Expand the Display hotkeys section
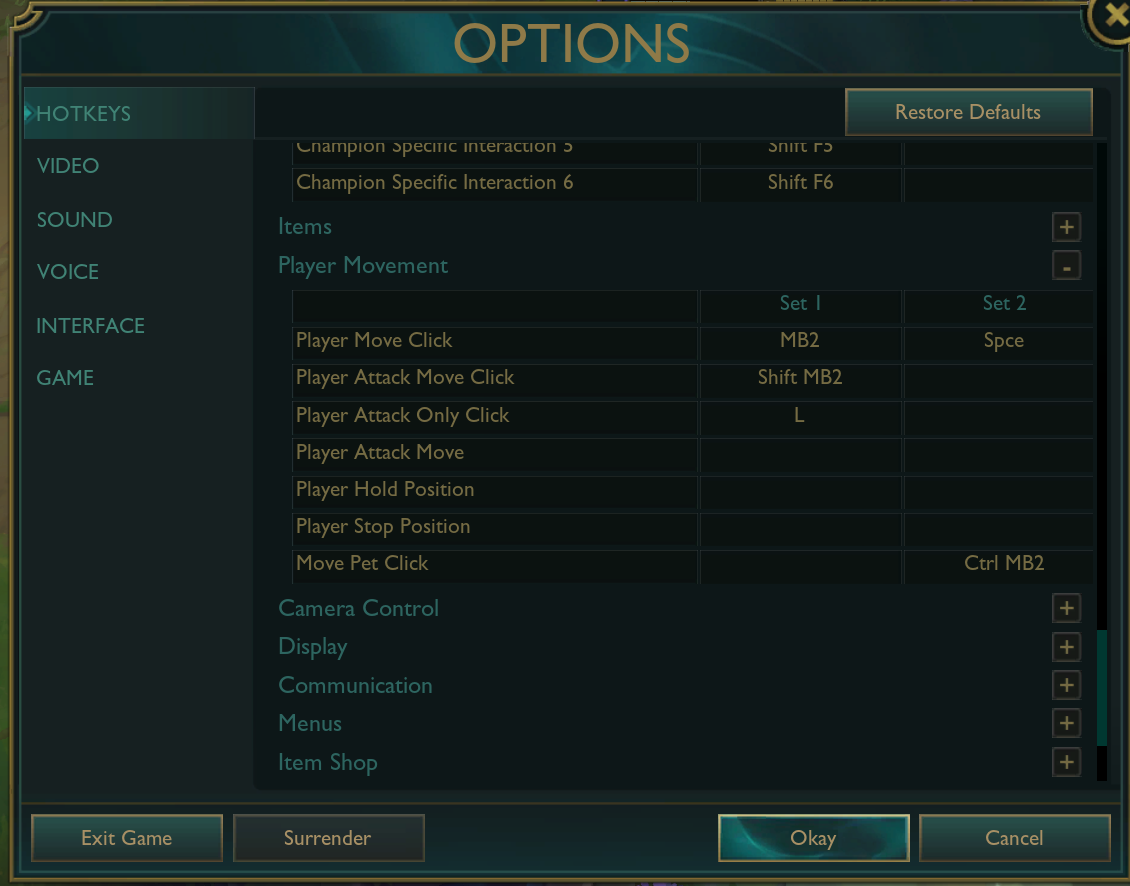The width and height of the screenshot is (1130, 886). click(1066, 647)
